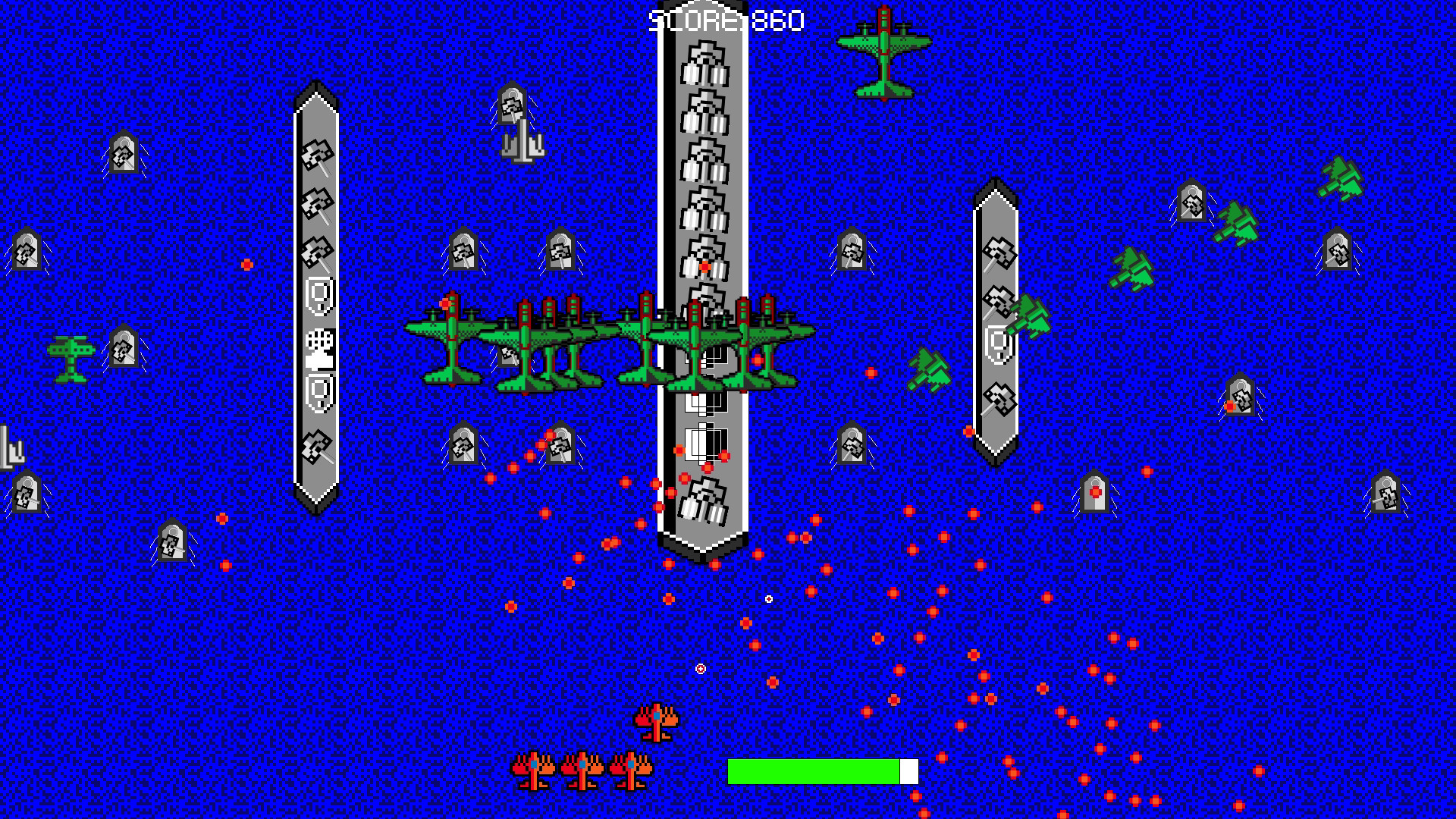Click the lead bomber in the green formation

(453, 341)
